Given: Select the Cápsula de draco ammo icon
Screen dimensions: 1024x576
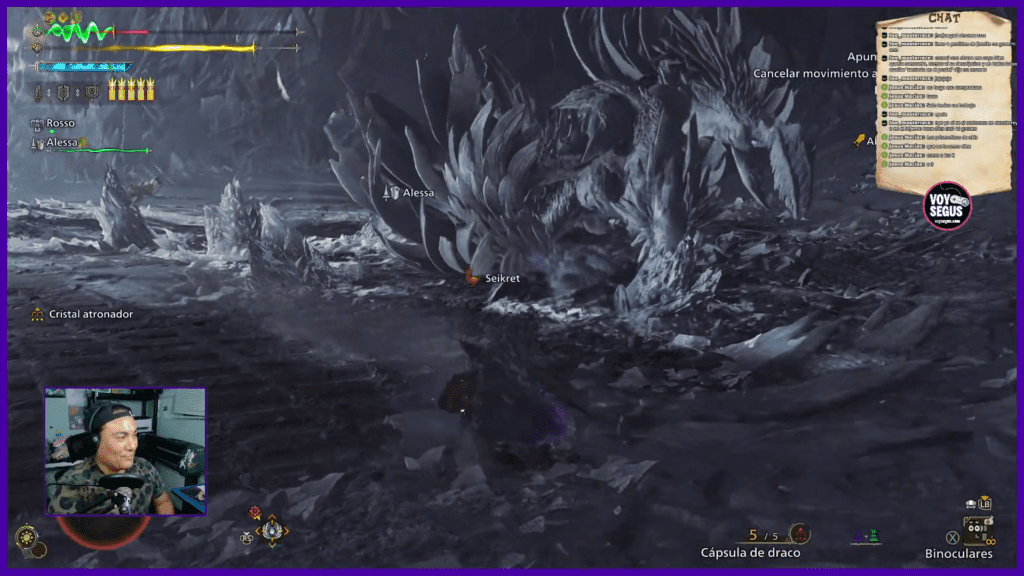Looking at the screenshot, I should tap(799, 533).
